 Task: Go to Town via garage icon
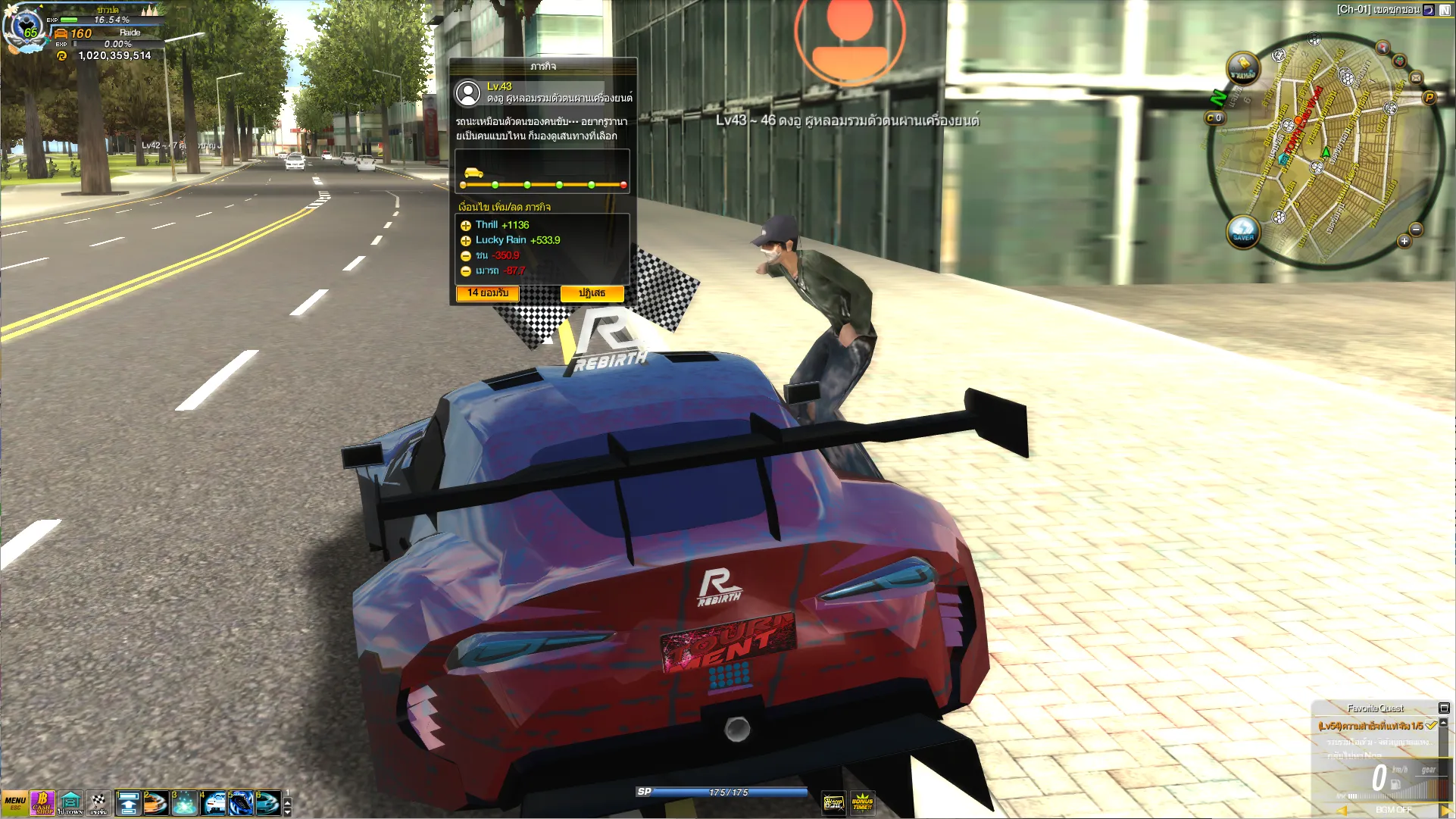pos(70,802)
